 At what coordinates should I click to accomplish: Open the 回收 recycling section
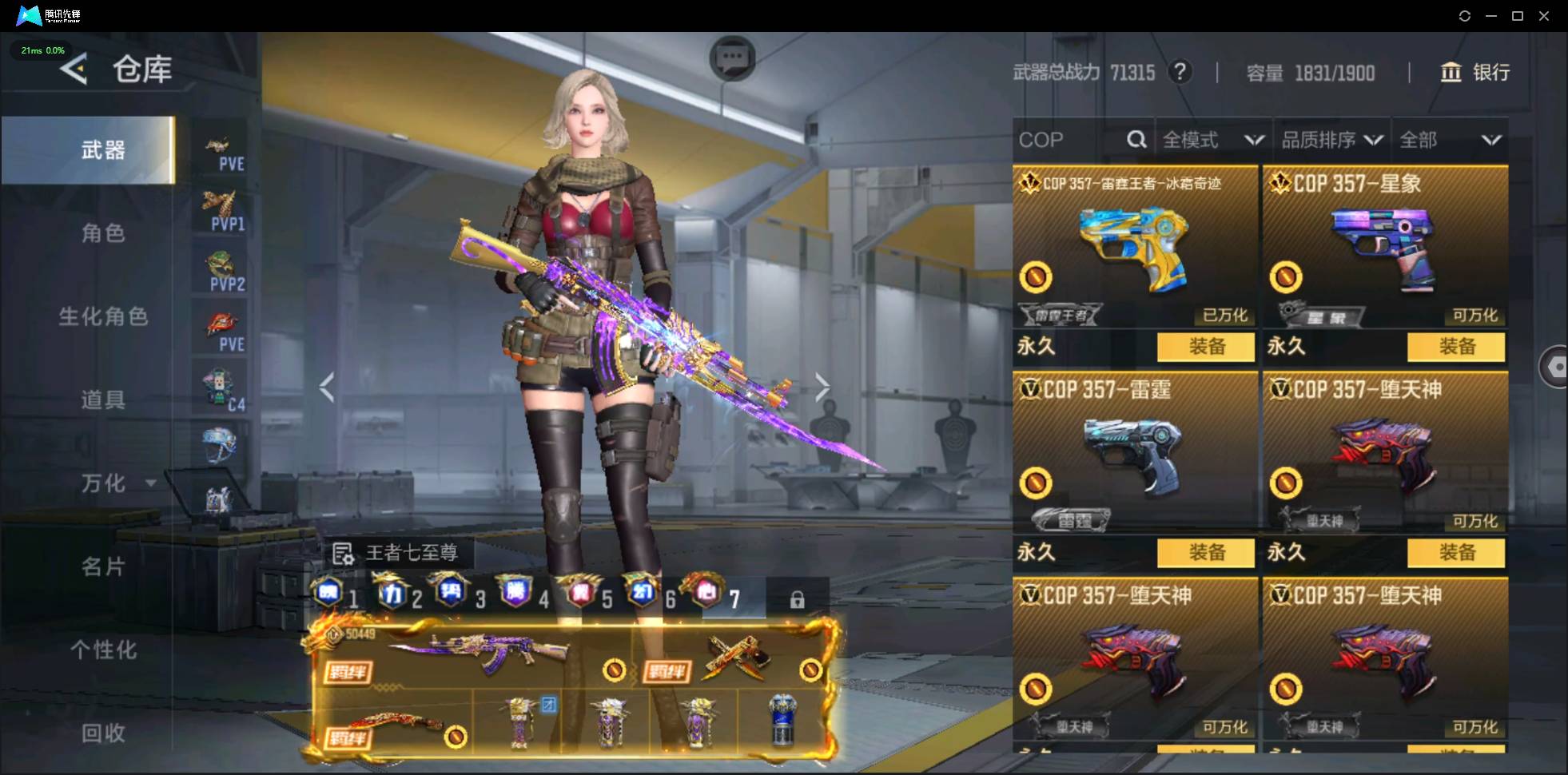click(x=103, y=733)
